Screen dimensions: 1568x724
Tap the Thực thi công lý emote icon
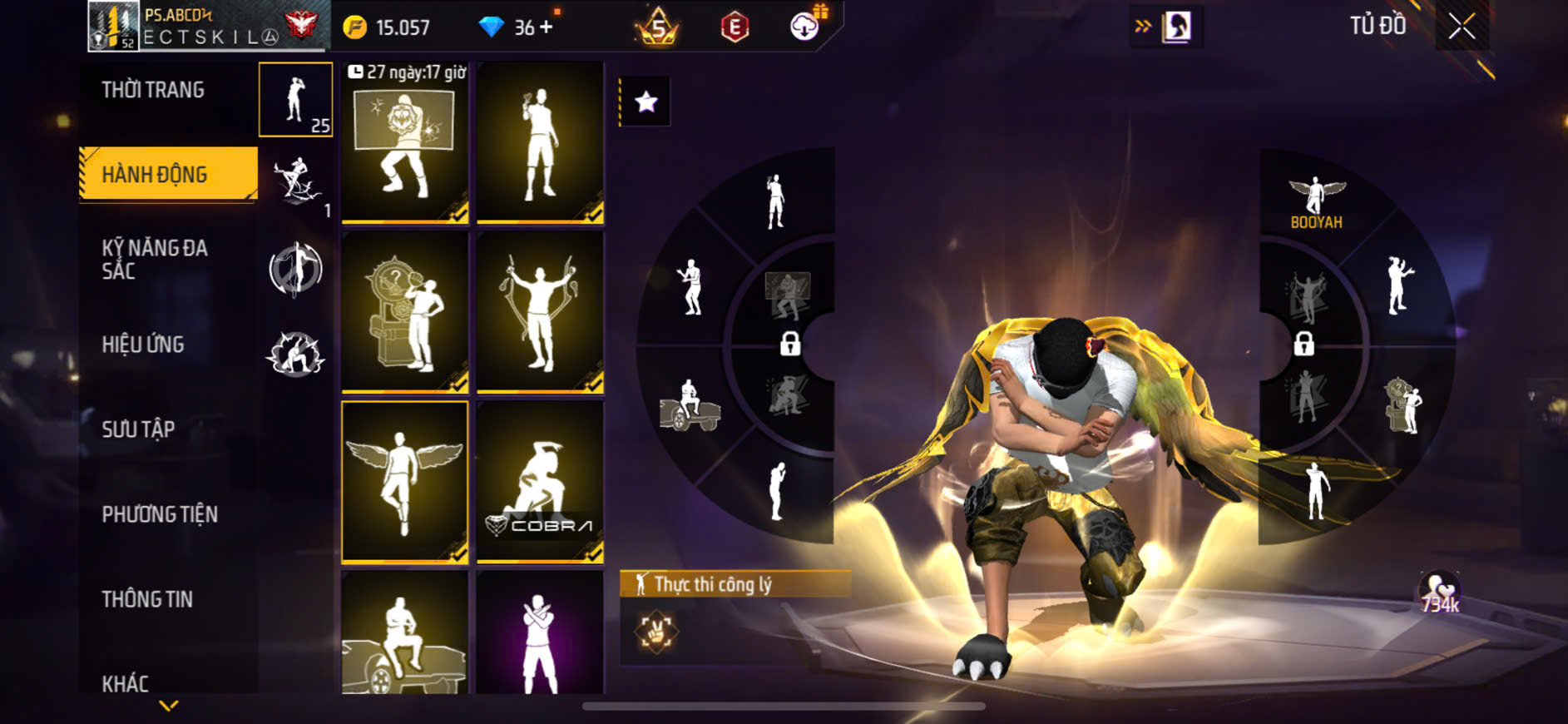point(656,632)
